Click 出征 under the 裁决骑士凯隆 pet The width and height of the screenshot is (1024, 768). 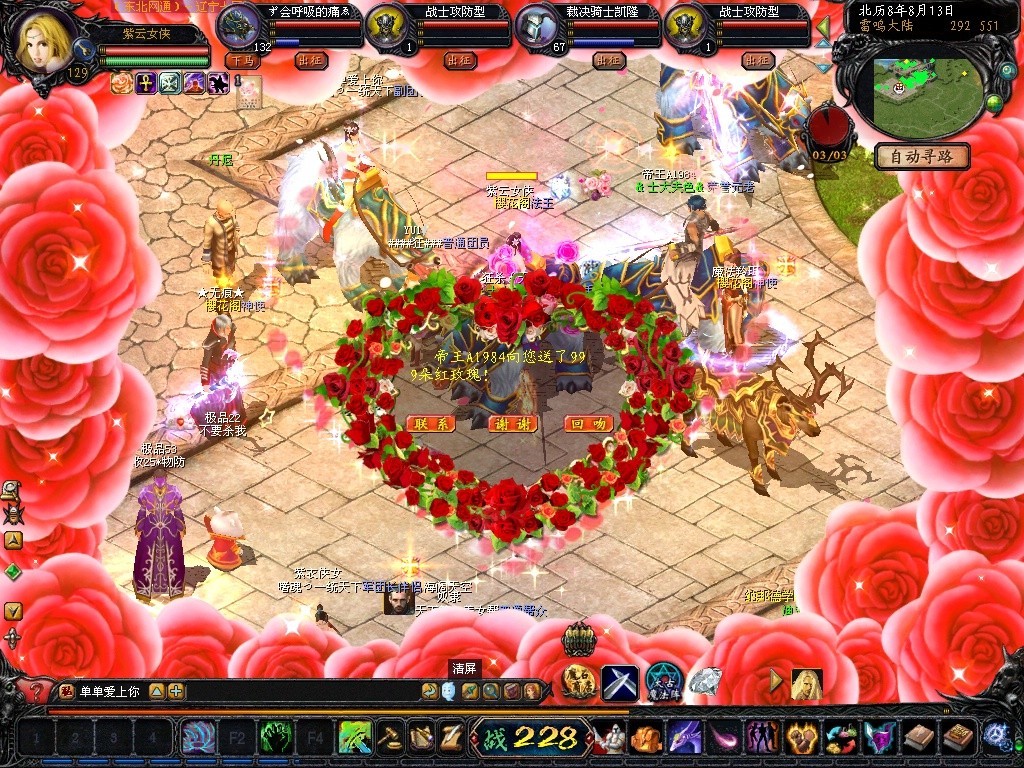click(609, 60)
